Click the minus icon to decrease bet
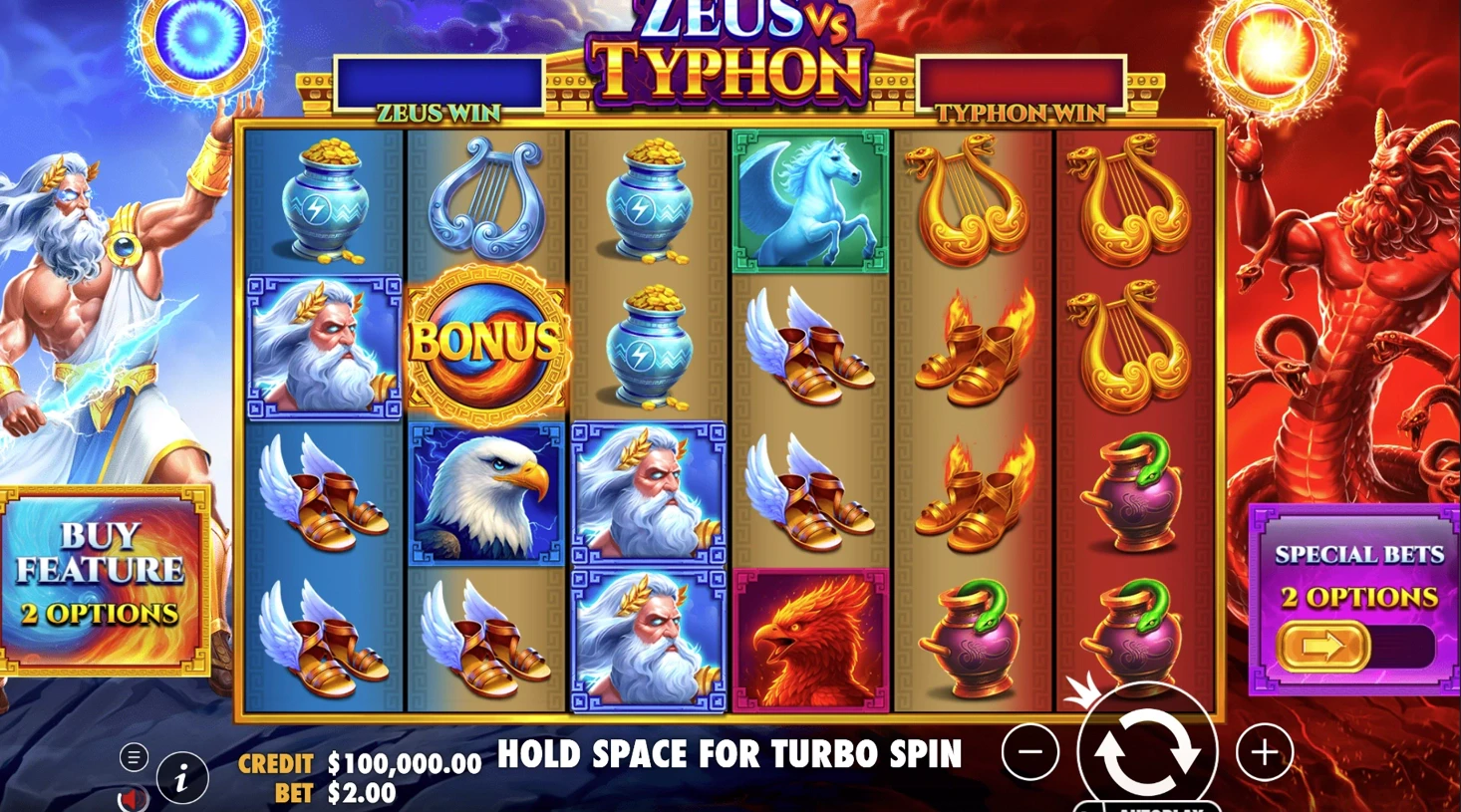Viewport: 1461px width, 812px height. tap(1030, 754)
